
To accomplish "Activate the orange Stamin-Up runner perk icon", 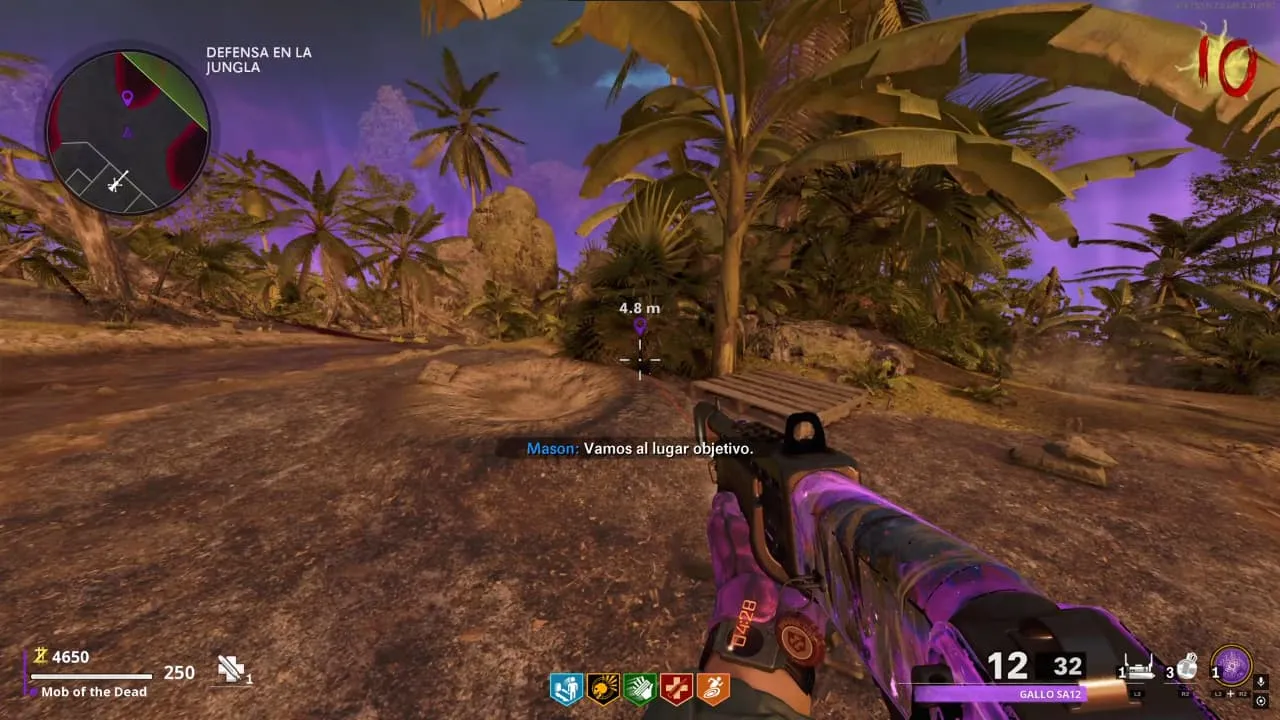I will [713, 688].
